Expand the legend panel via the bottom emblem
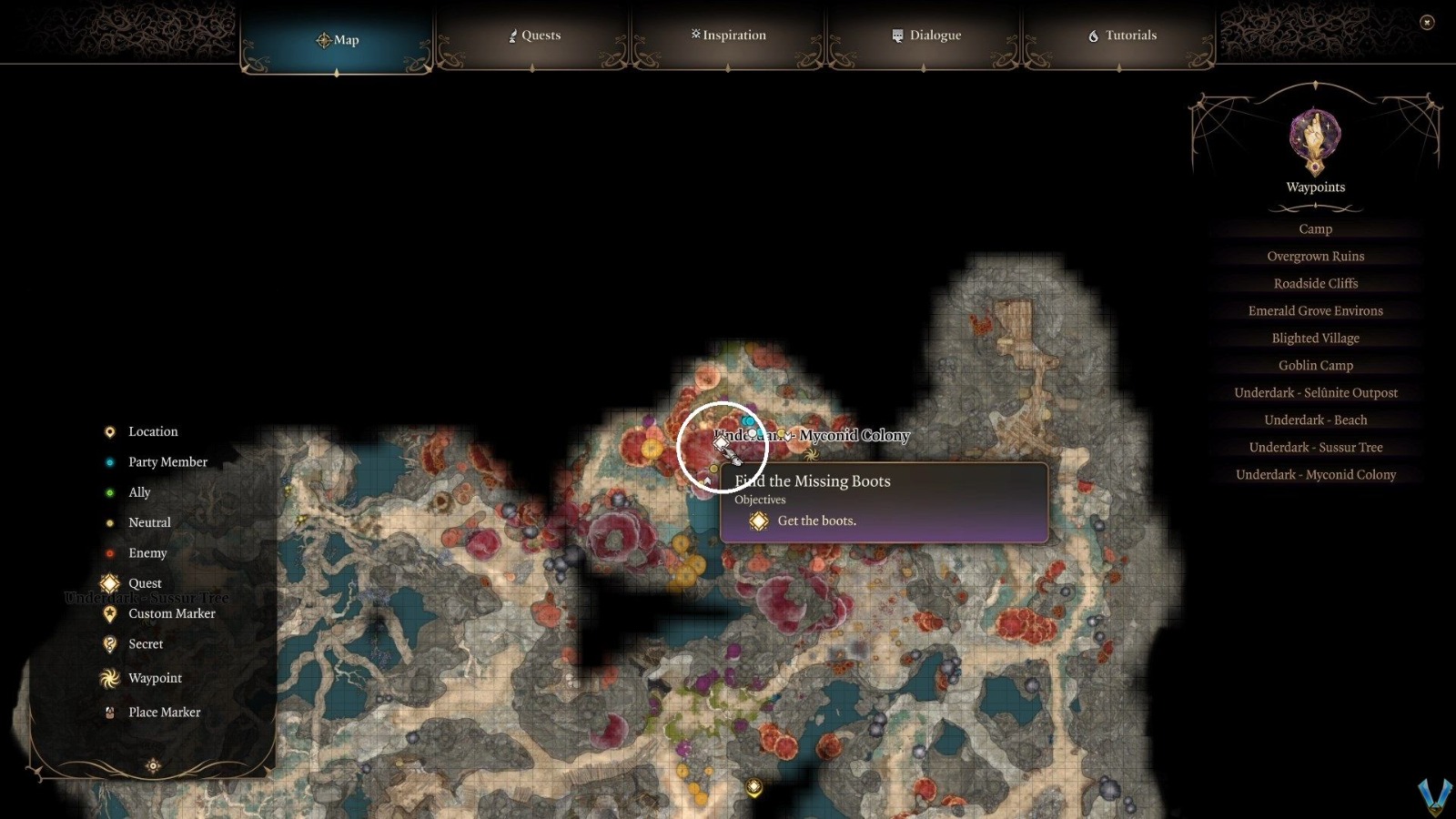1456x819 pixels. [153, 765]
